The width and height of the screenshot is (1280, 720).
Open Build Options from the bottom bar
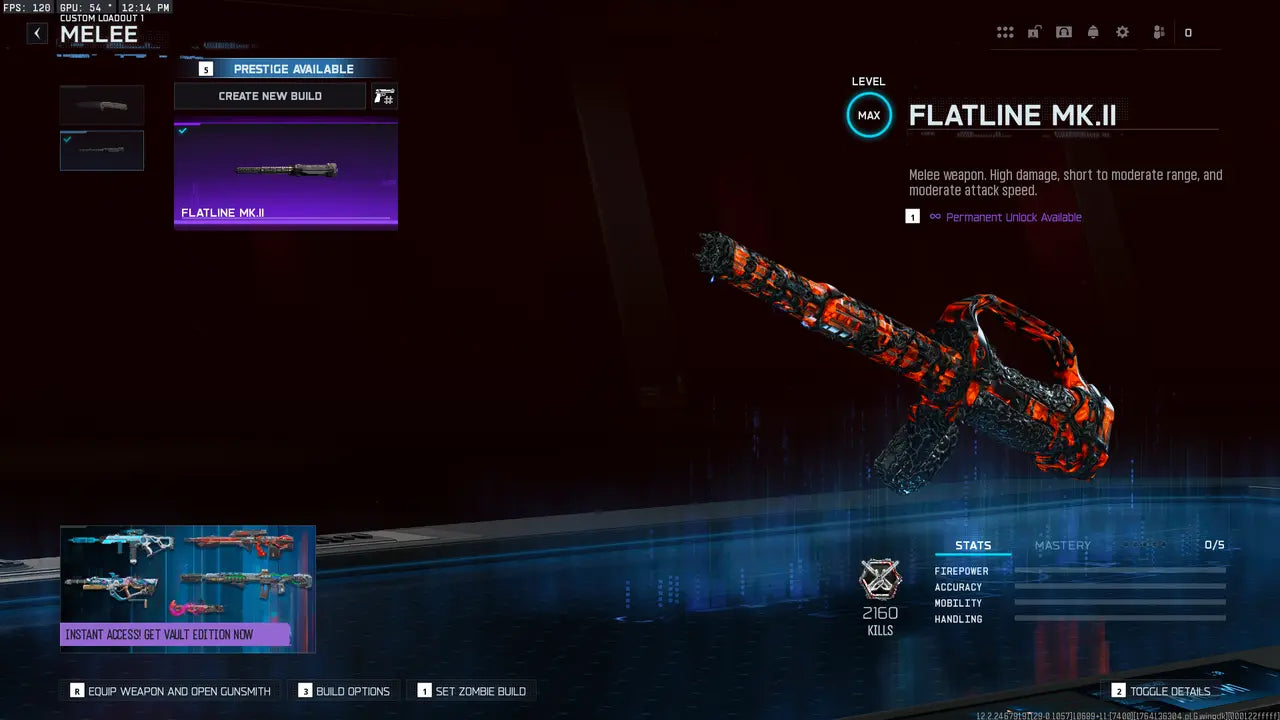(344, 691)
